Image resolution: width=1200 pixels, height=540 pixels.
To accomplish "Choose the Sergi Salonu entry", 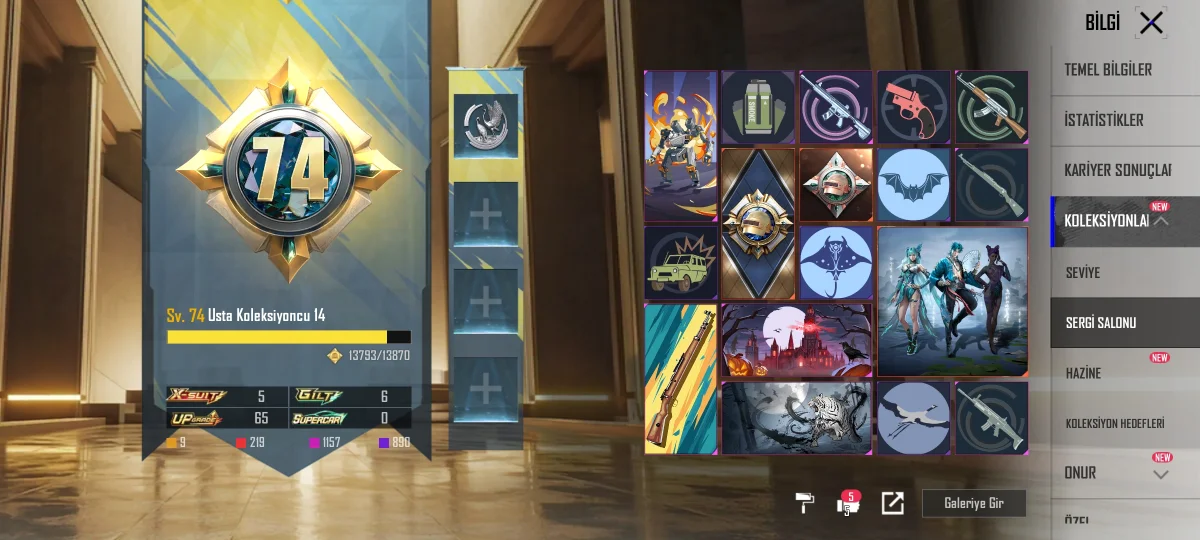I will (1101, 323).
